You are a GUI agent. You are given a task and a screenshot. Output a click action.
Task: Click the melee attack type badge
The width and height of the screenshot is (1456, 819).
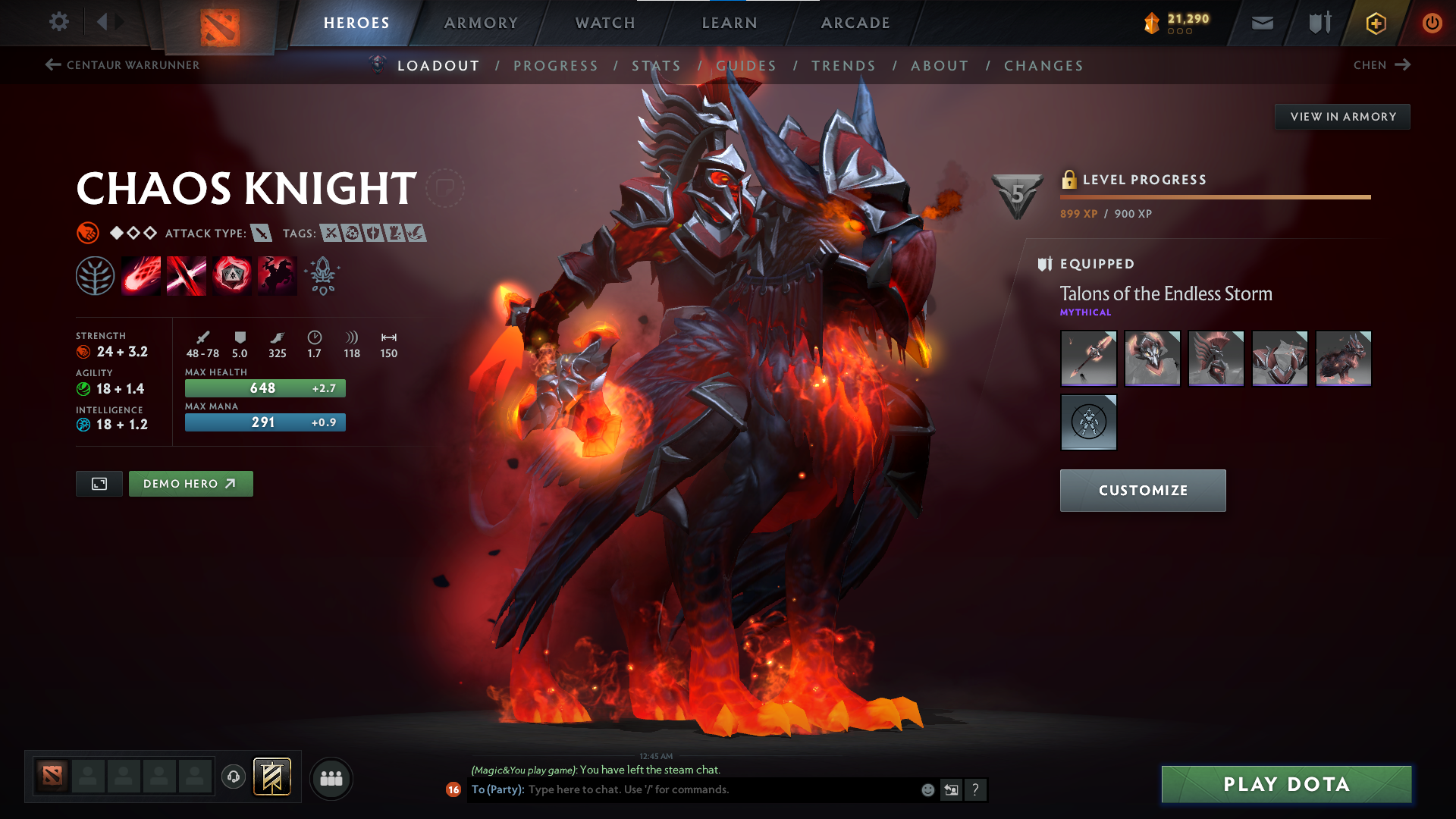click(262, 233)
